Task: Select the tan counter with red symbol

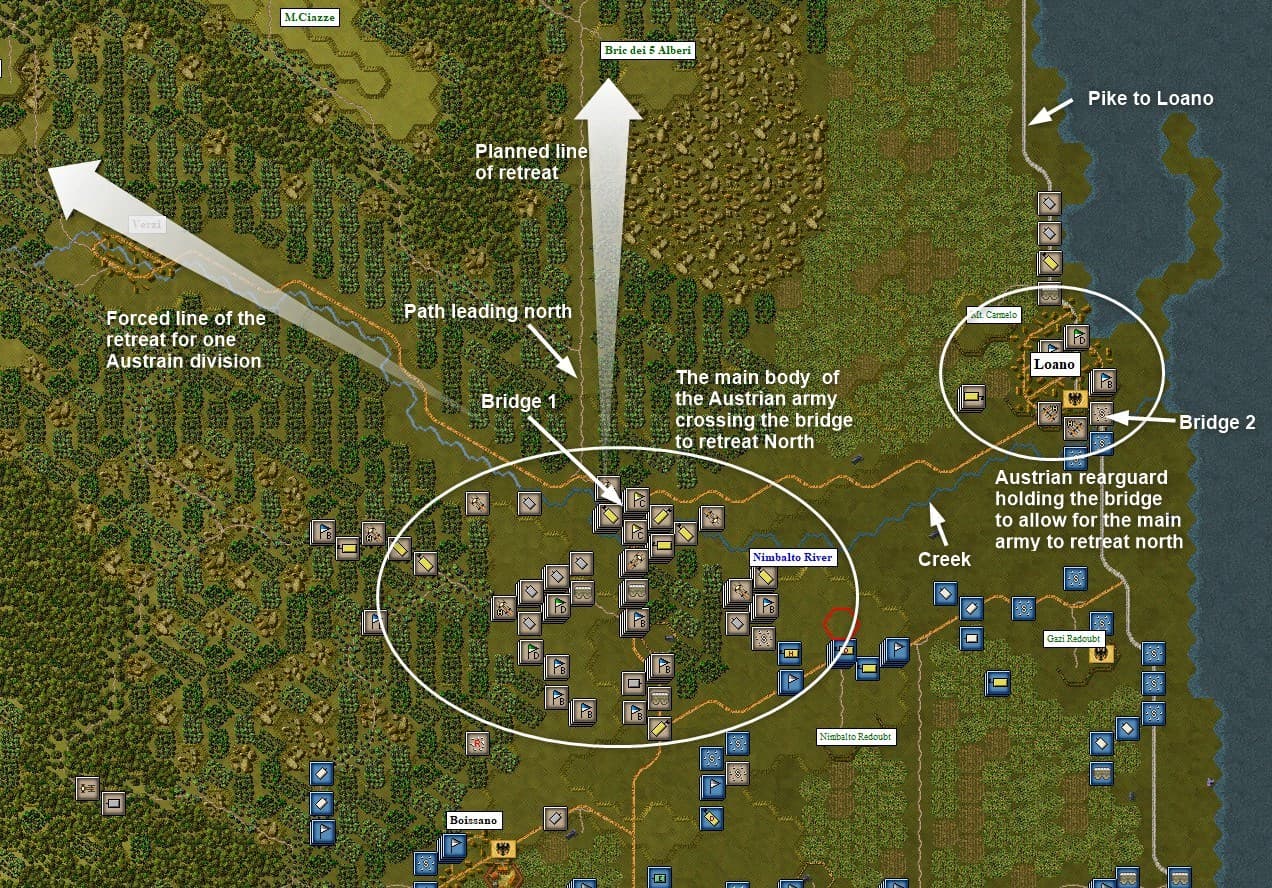Action: (x=477, y=743)
